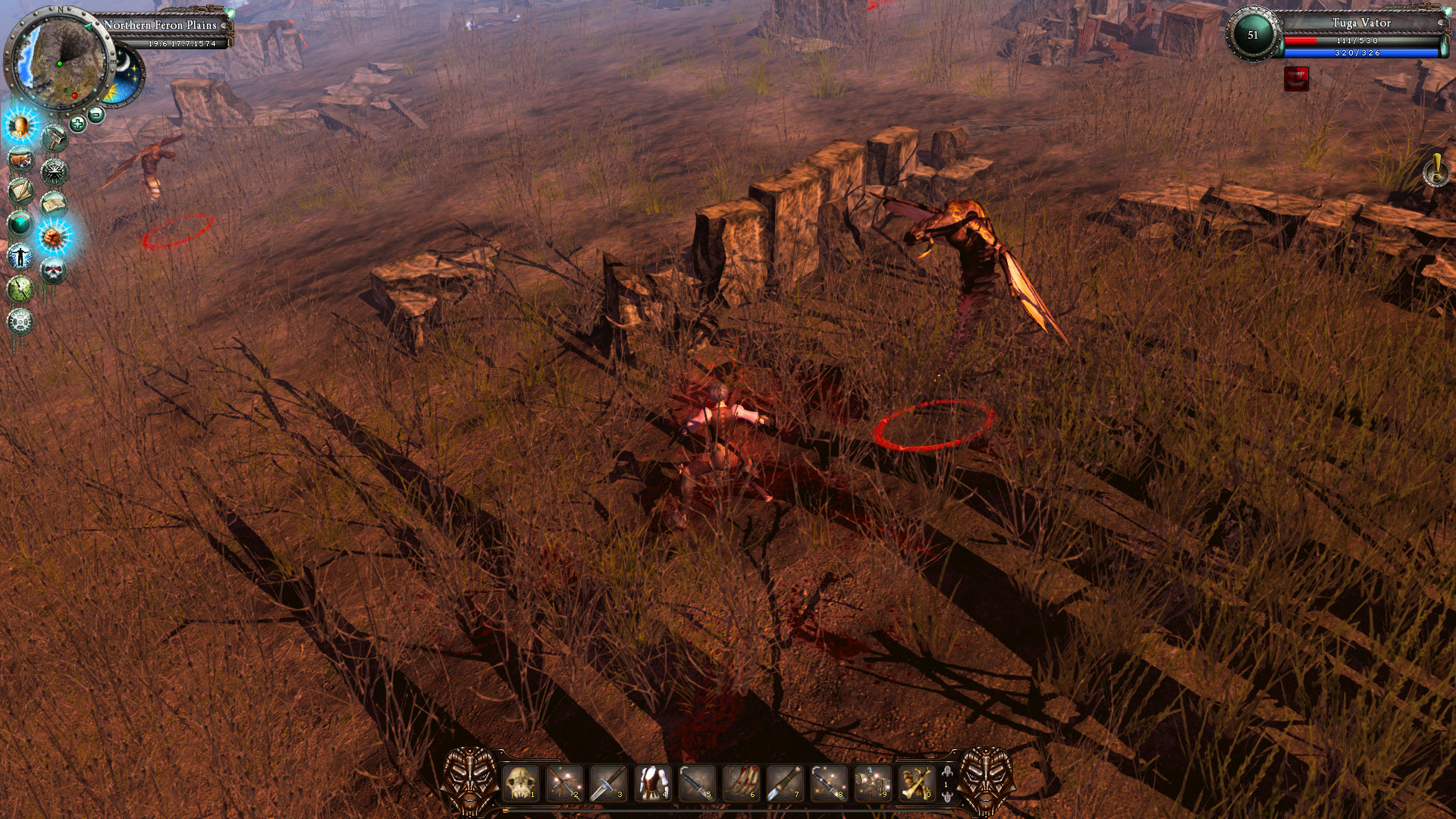Click the green orb icon

[19, 224]
